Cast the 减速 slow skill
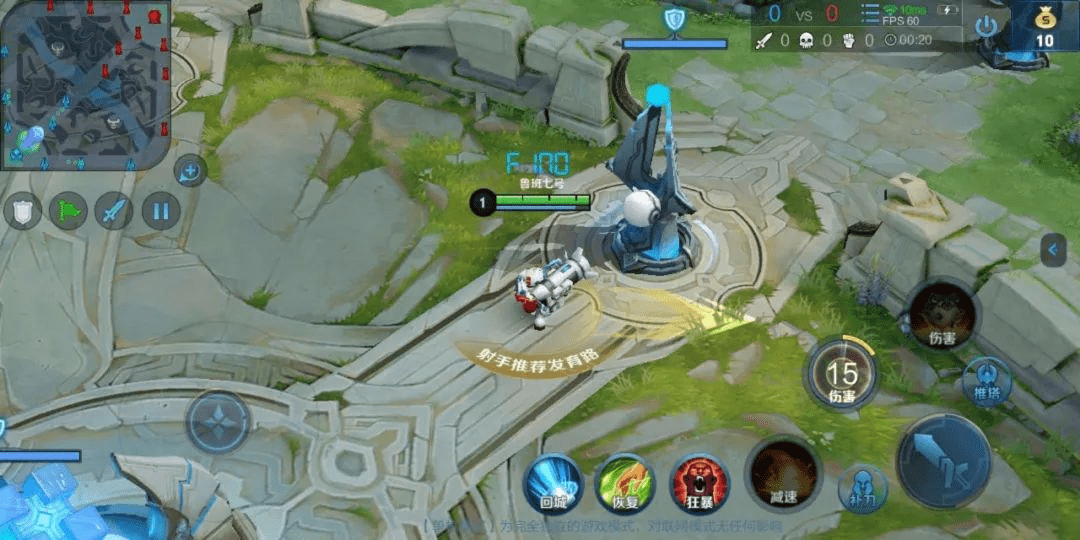Image resolution: width=1080 pixels, height=540 pixels. coord(783,473)
